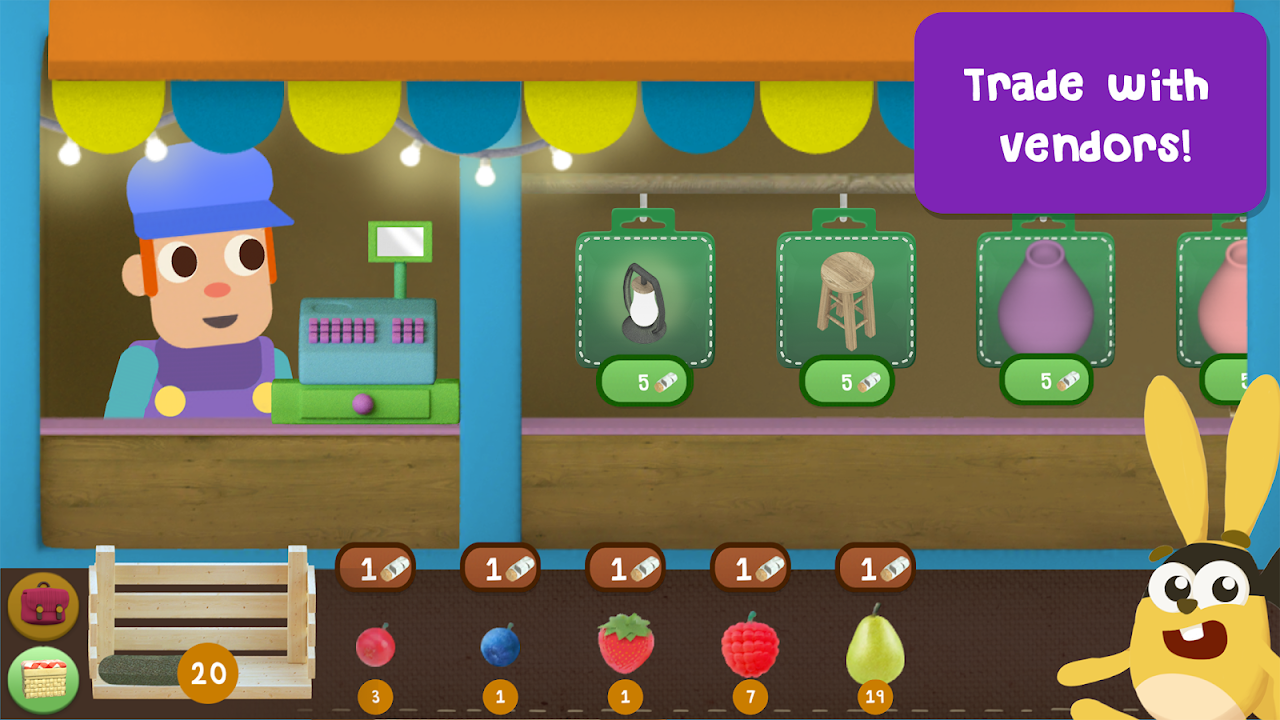Buy the lantern using its price button
This screenshot has width=1280, height=720.
(x=645, y=382)
